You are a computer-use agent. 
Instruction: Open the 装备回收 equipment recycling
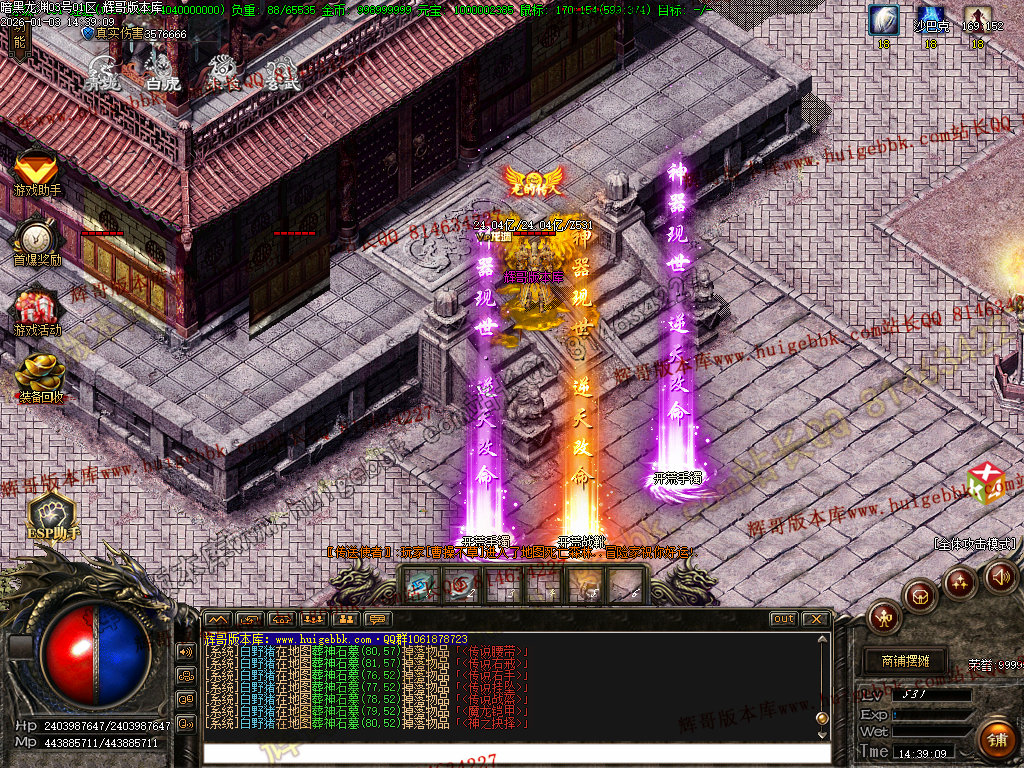pyautogui.click(x=40, y=378)
